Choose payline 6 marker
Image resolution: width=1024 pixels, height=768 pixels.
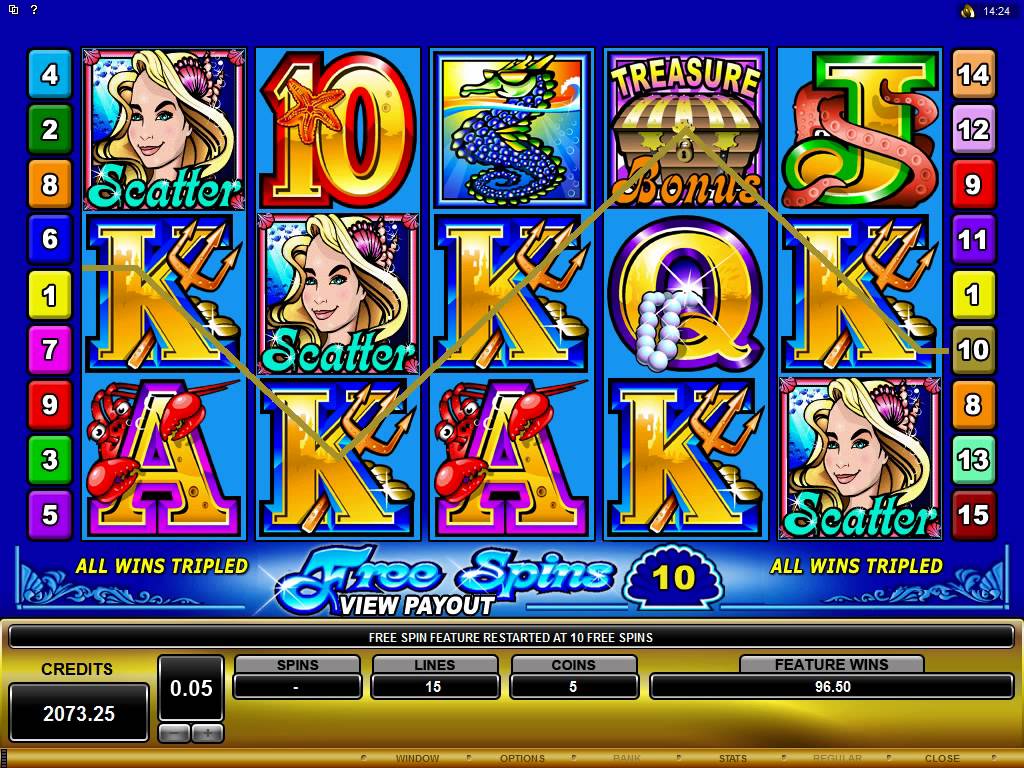point(50,240)
